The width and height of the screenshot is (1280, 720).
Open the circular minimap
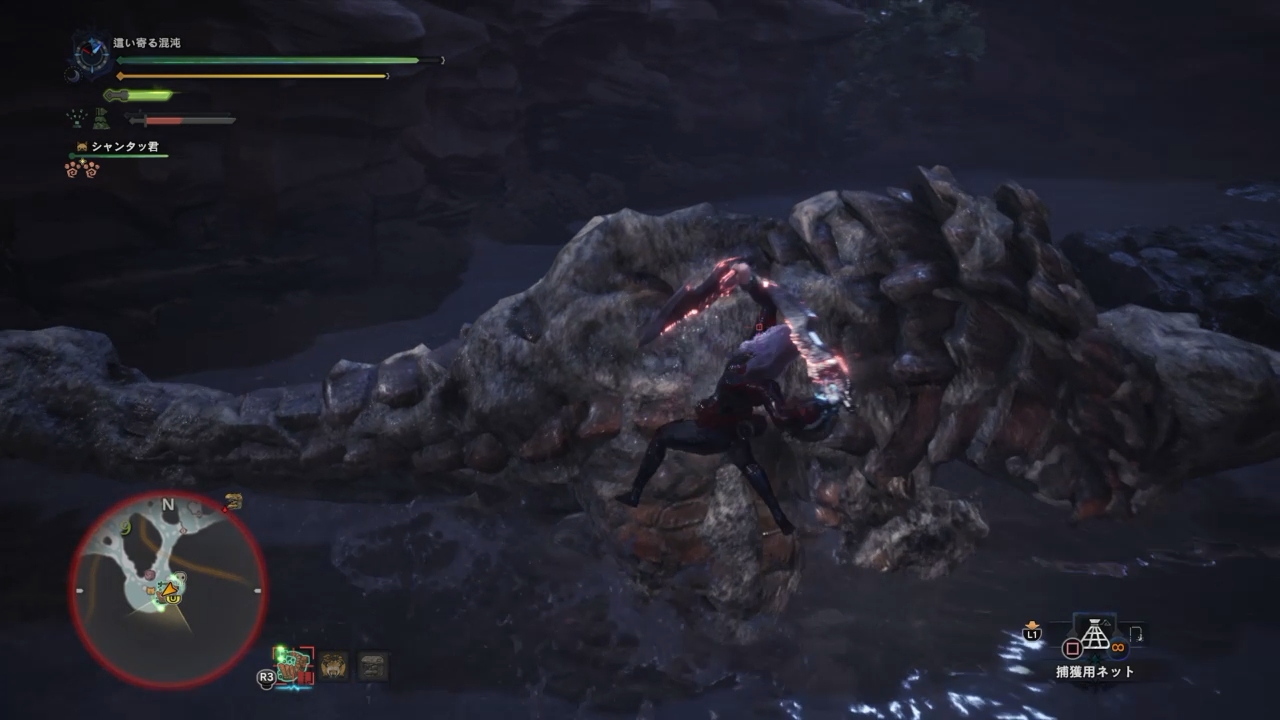[x=168, y=590]
